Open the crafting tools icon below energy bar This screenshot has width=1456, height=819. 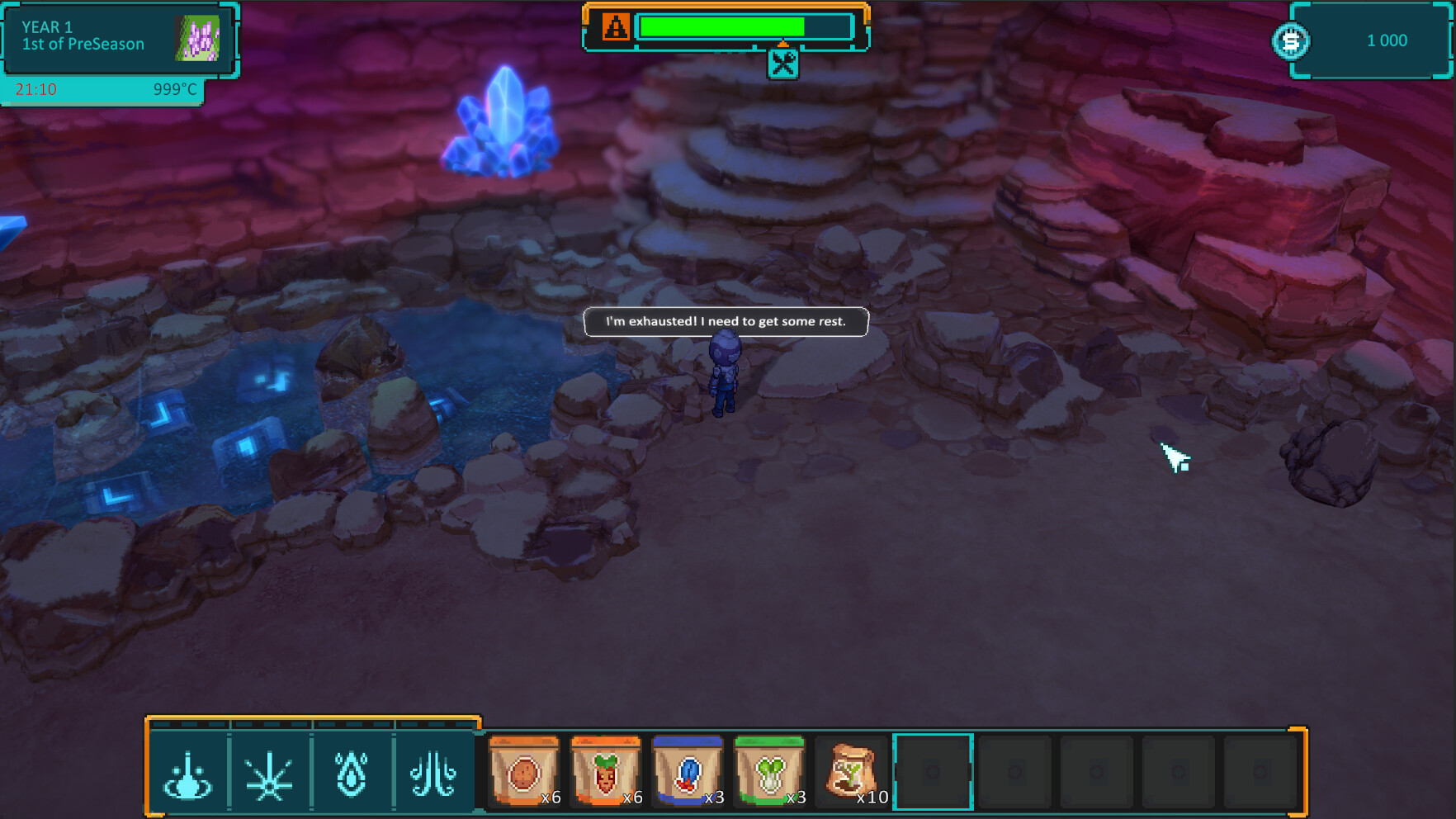tap(784, 64)
